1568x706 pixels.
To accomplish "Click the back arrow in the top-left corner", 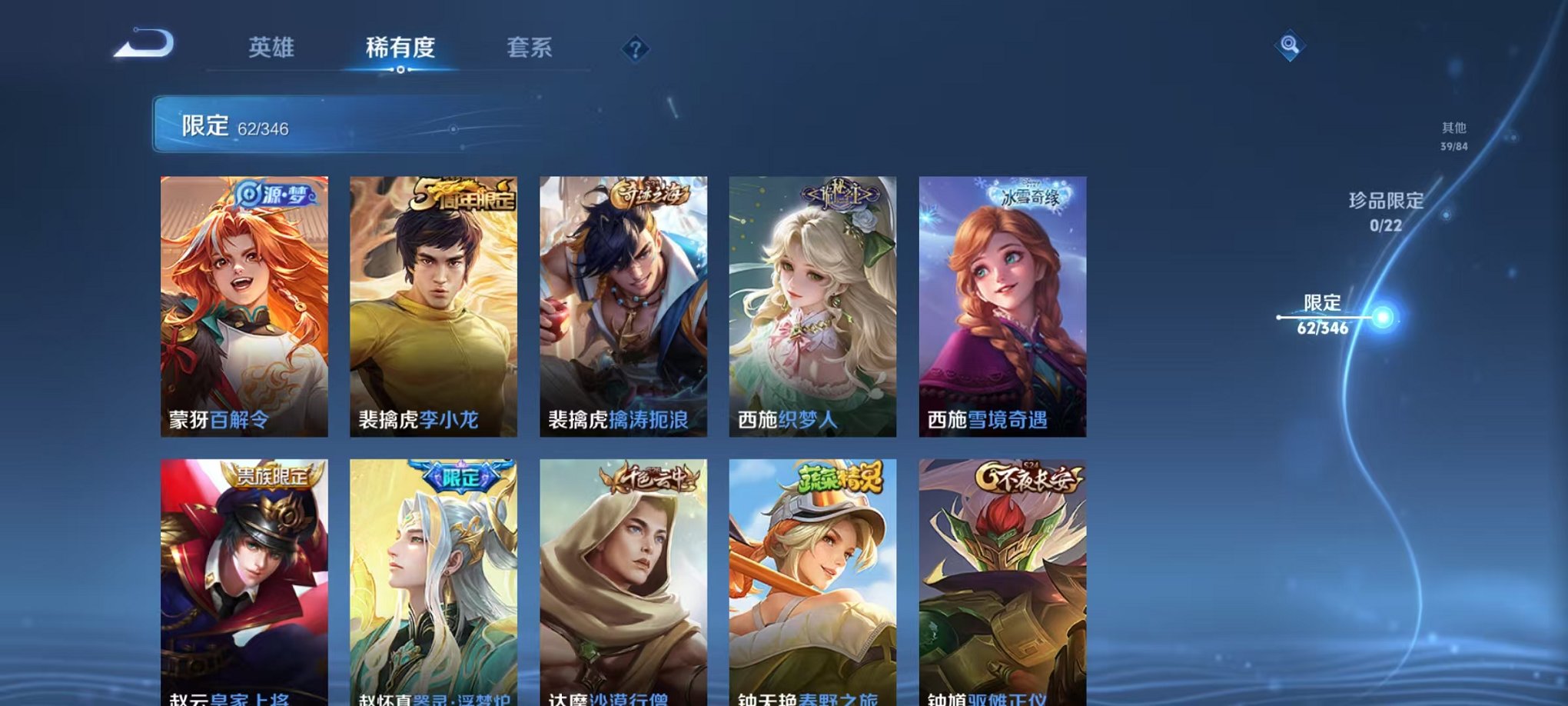I will pyautogui.click(x=143, y=45).
